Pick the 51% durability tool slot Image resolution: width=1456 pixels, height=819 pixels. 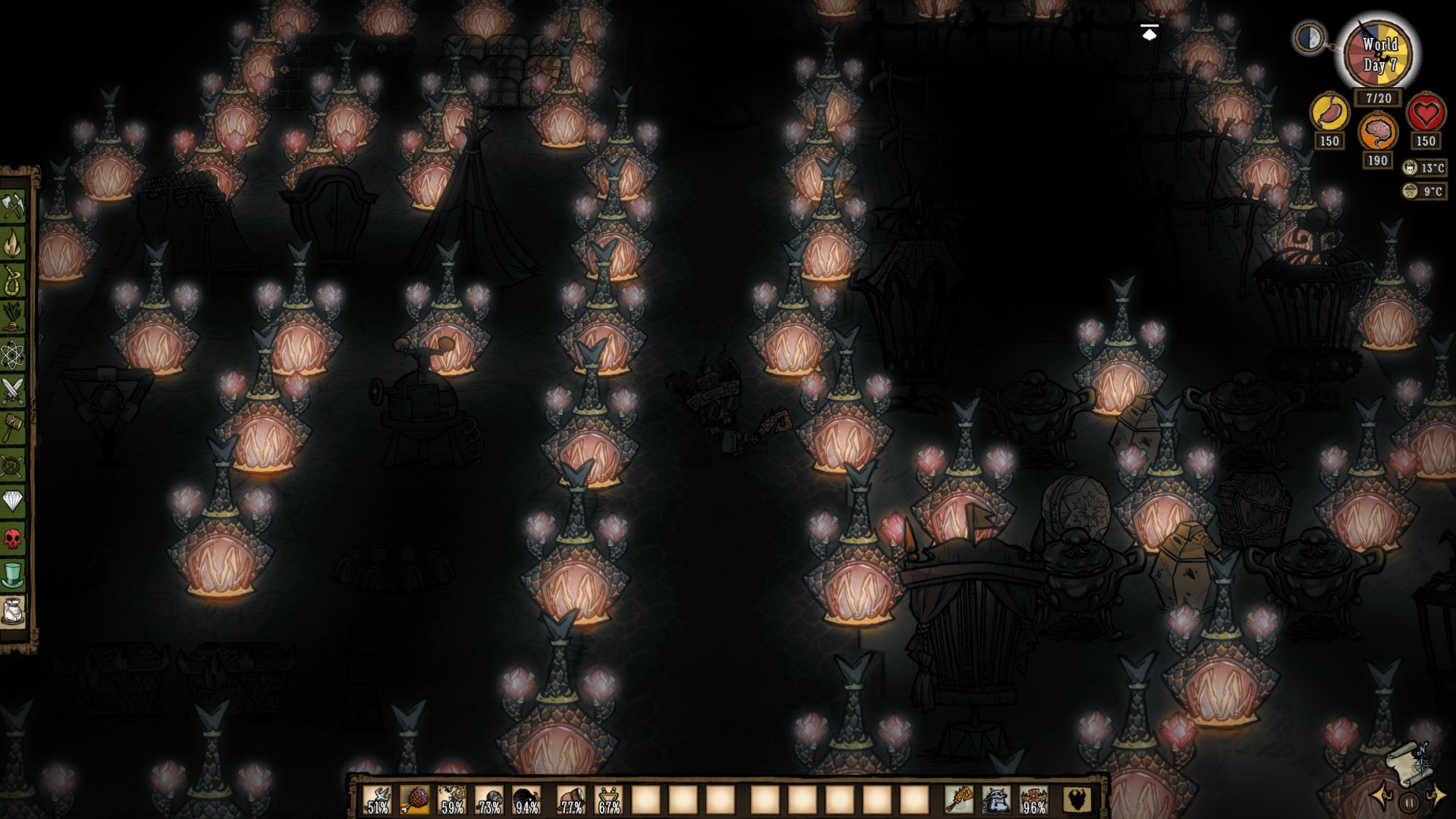(378, 799)
